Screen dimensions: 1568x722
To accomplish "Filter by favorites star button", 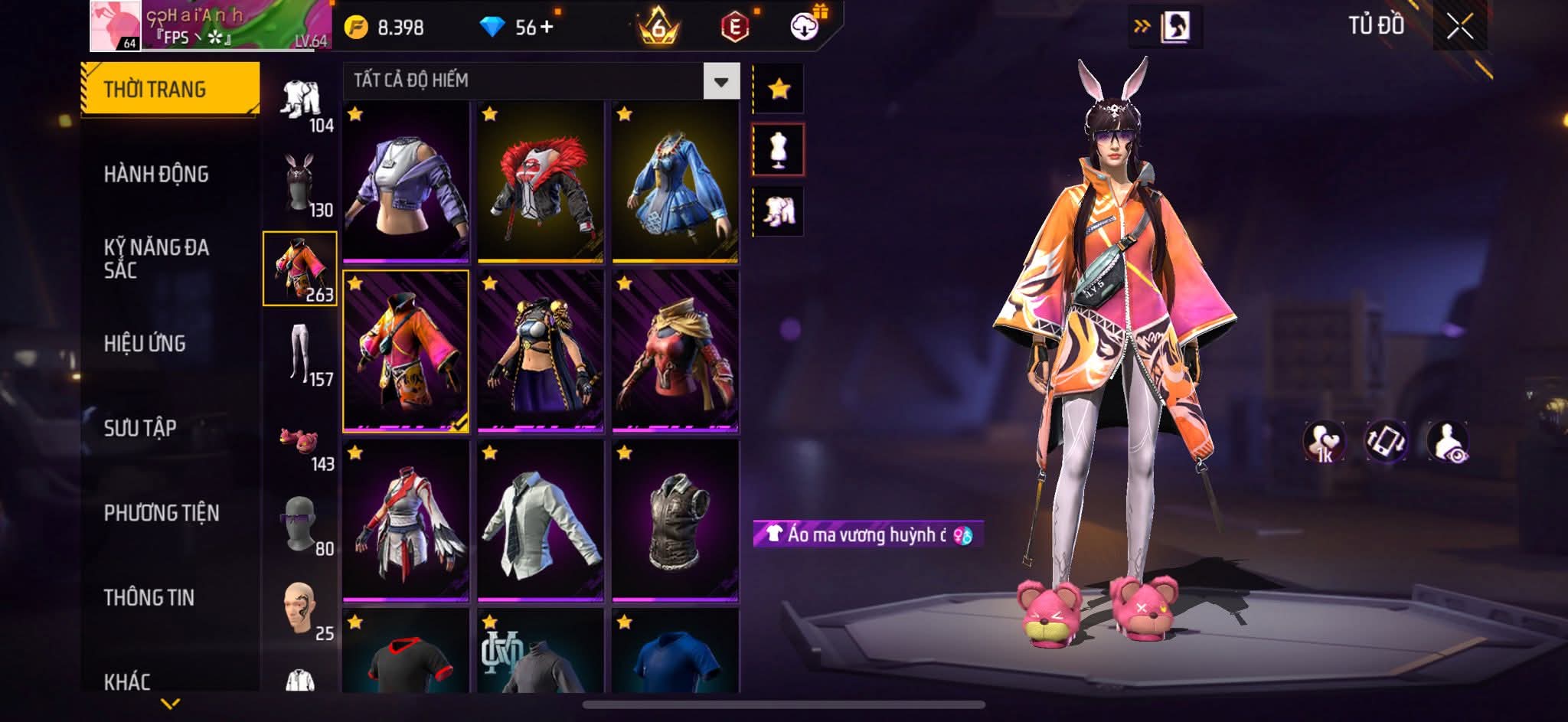I will (x=779, y=90).
